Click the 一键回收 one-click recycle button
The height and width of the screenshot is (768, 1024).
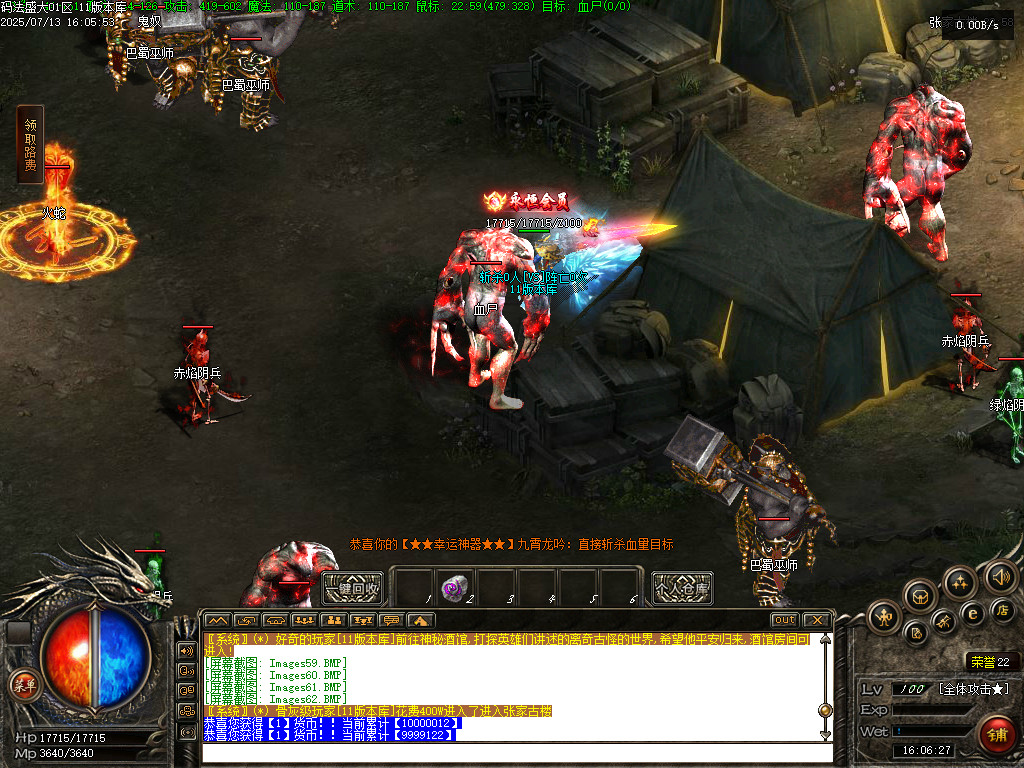[352, 588]
